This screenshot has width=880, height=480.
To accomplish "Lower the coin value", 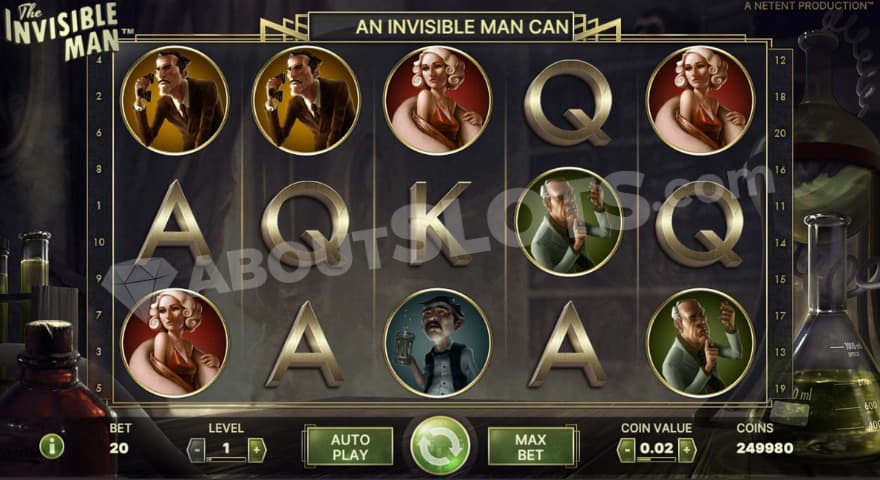I will pyautogui.click(x=626, y=449).
